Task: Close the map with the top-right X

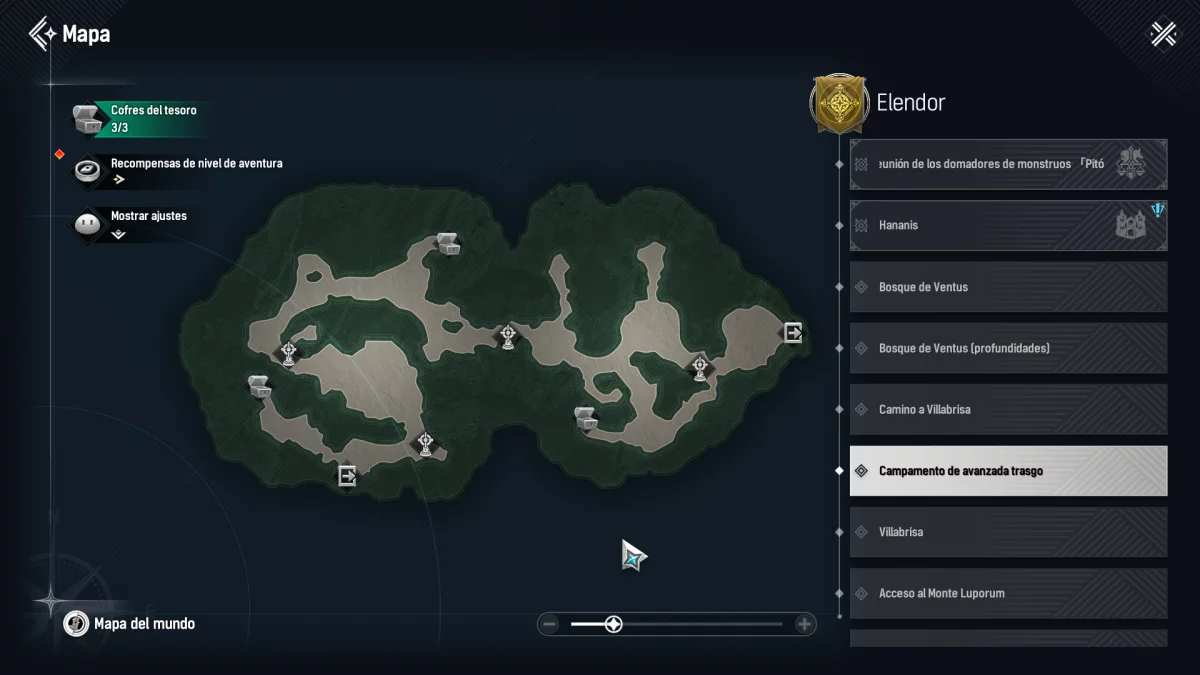Action: click(x=1164, y=34)
